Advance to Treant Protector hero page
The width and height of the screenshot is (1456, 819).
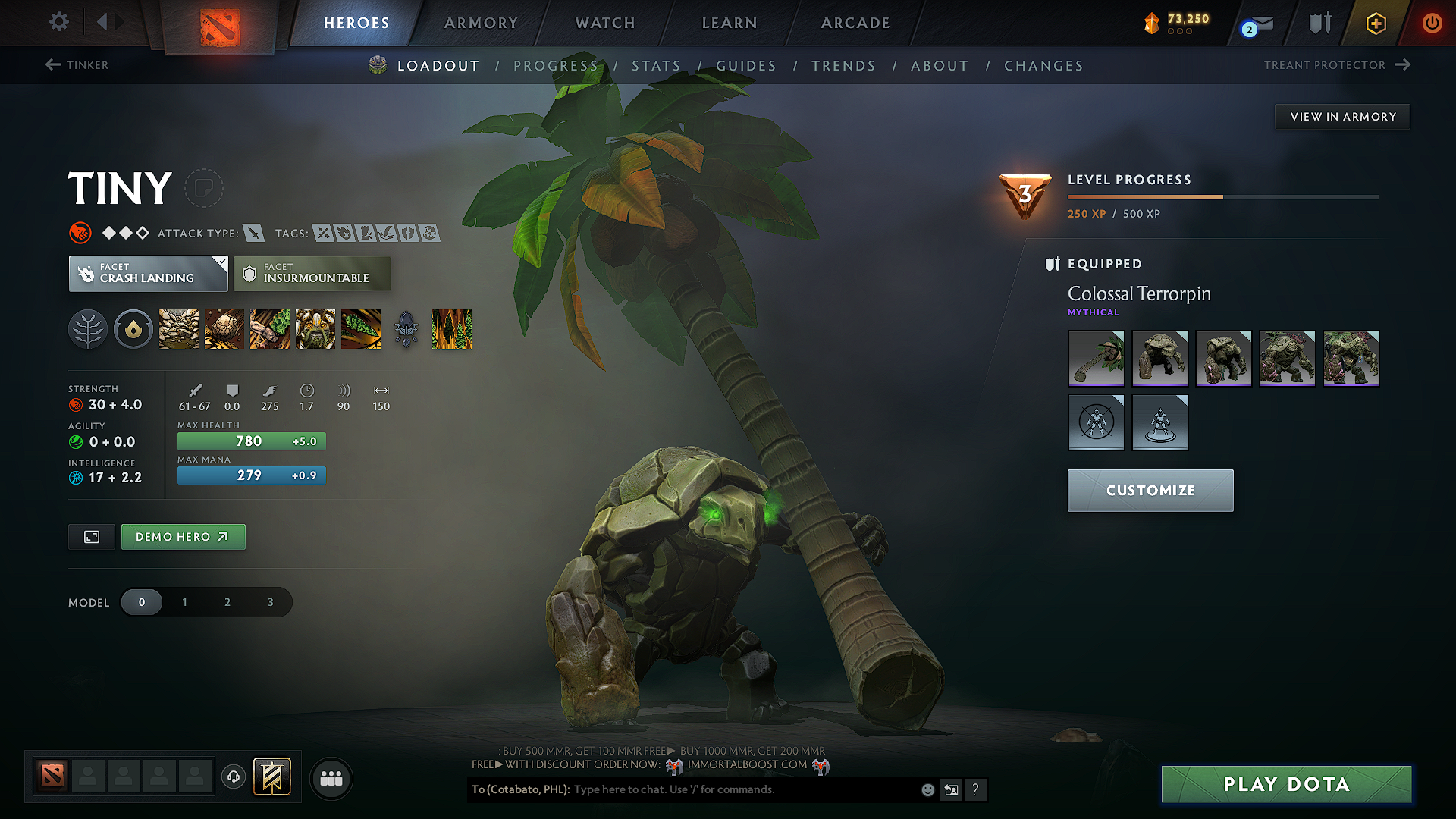tap(1337, 65)
